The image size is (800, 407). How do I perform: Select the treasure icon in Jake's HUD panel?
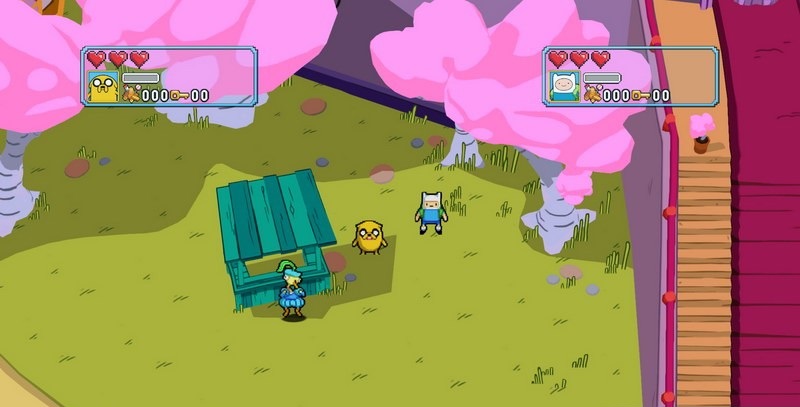click(x=130, y=95)
